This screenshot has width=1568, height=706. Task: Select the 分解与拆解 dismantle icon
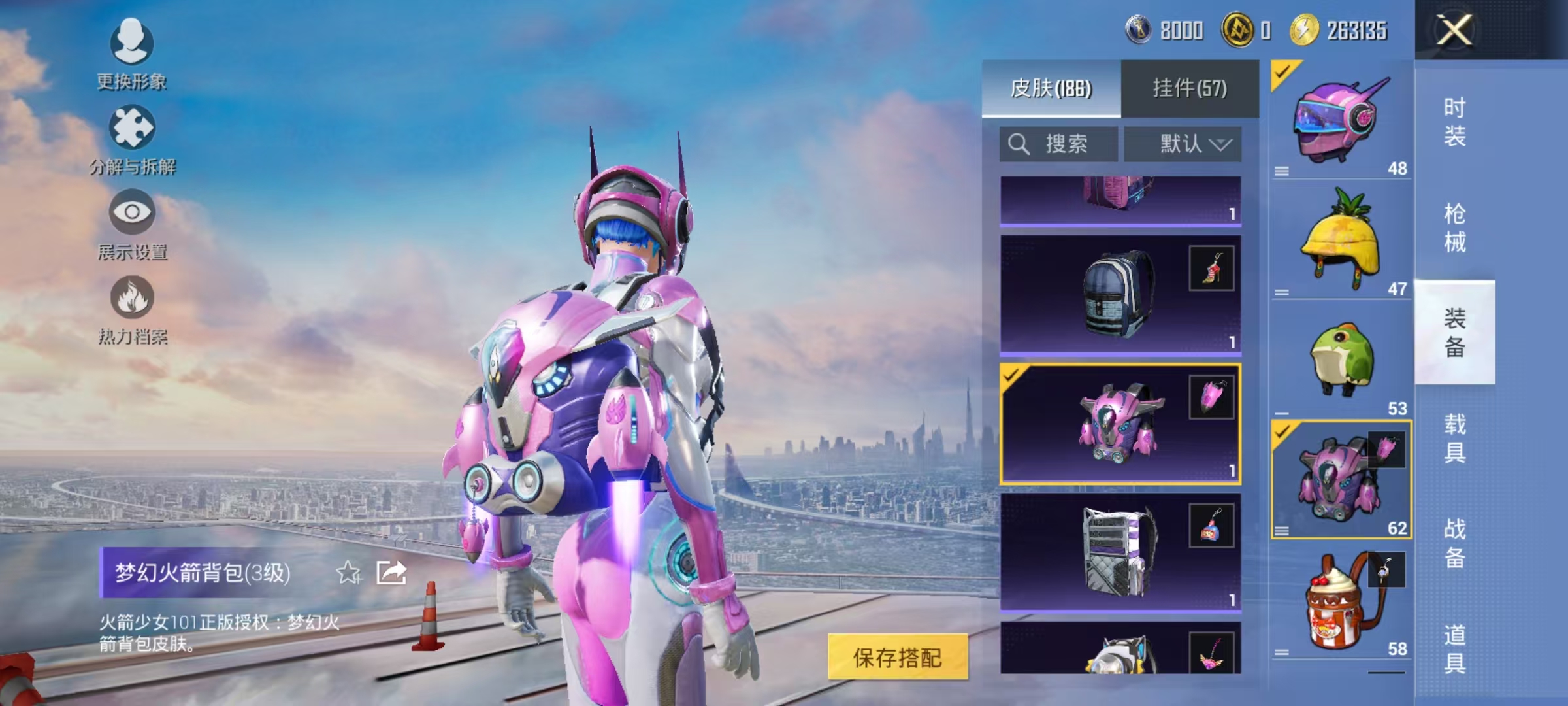(131, 127)
